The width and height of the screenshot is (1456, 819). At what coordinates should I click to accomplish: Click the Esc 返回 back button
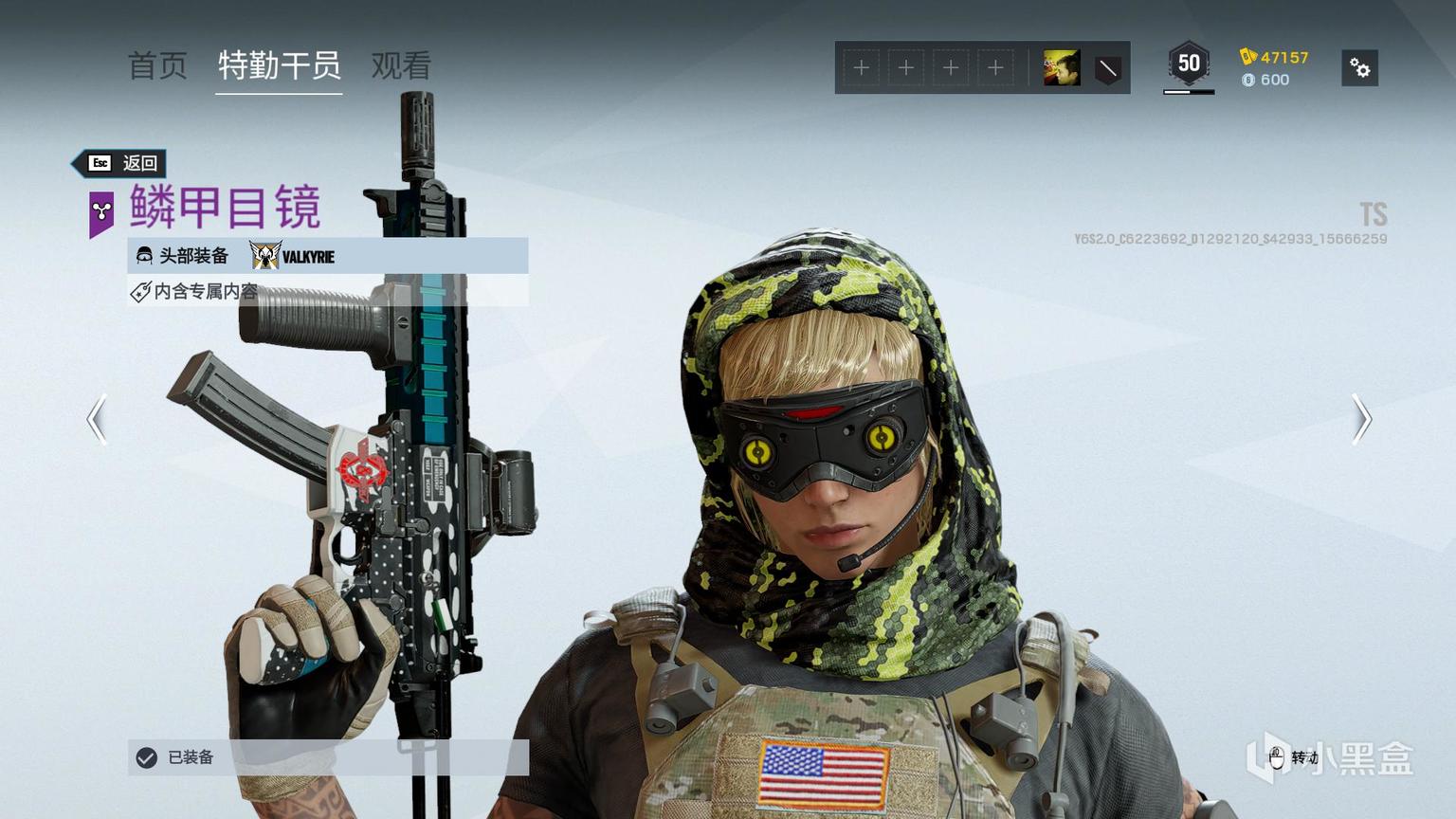click(x=122, y=163)
